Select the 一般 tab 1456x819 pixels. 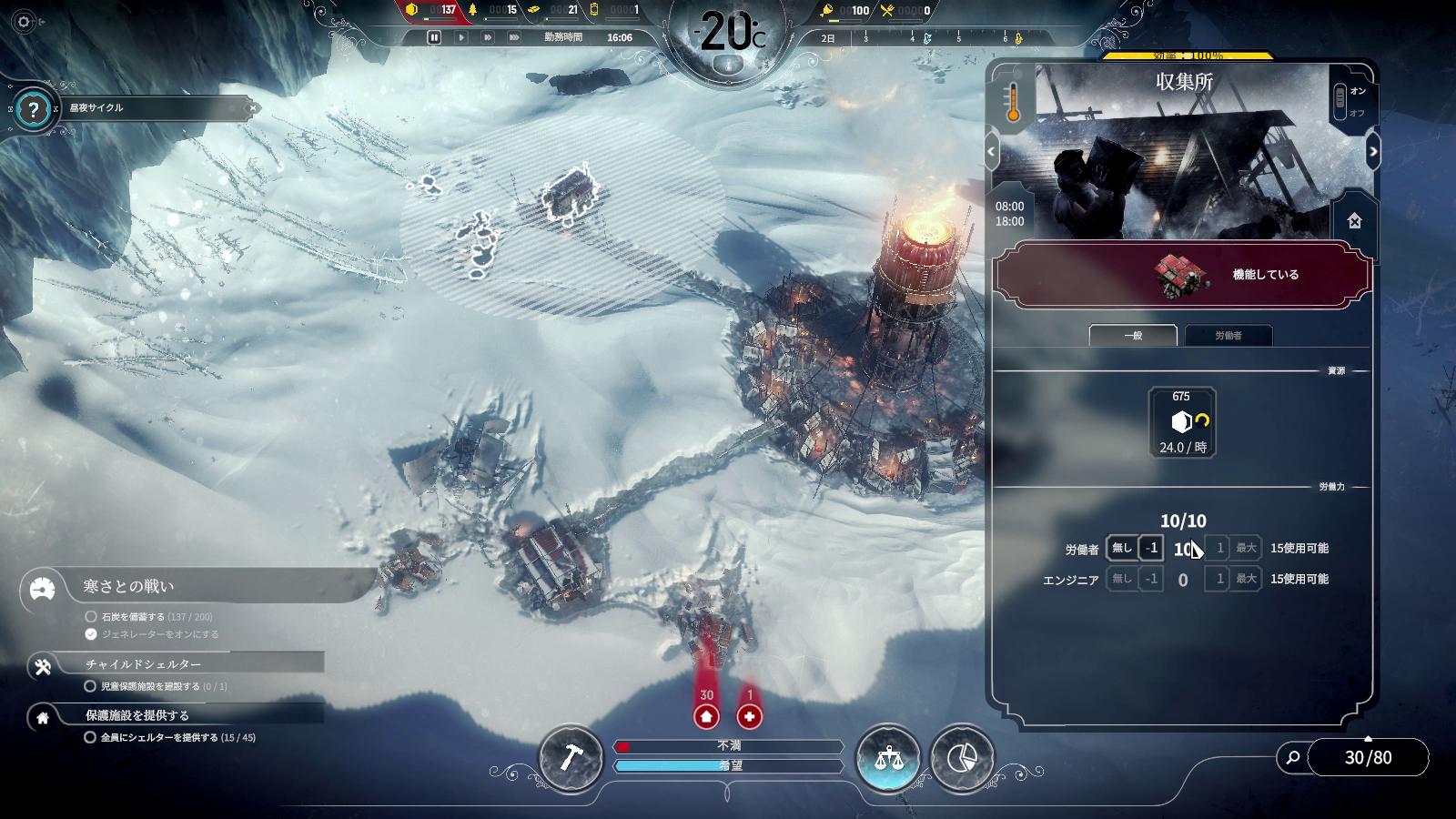tap(1133, 336)
